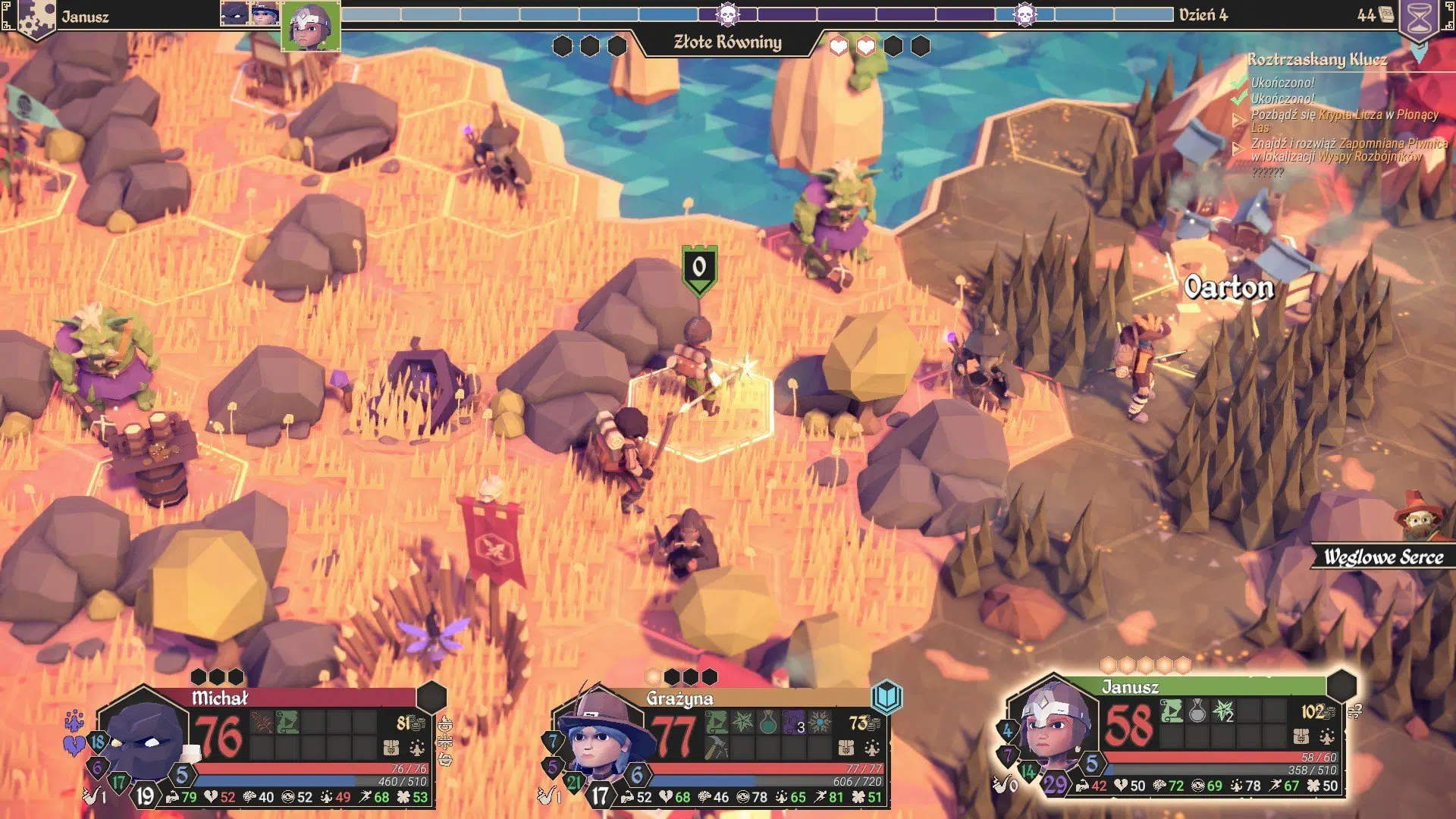Use the herb item in Michał's belt
The width and height of the screenshot is (1456, 819).
point(262,722)
